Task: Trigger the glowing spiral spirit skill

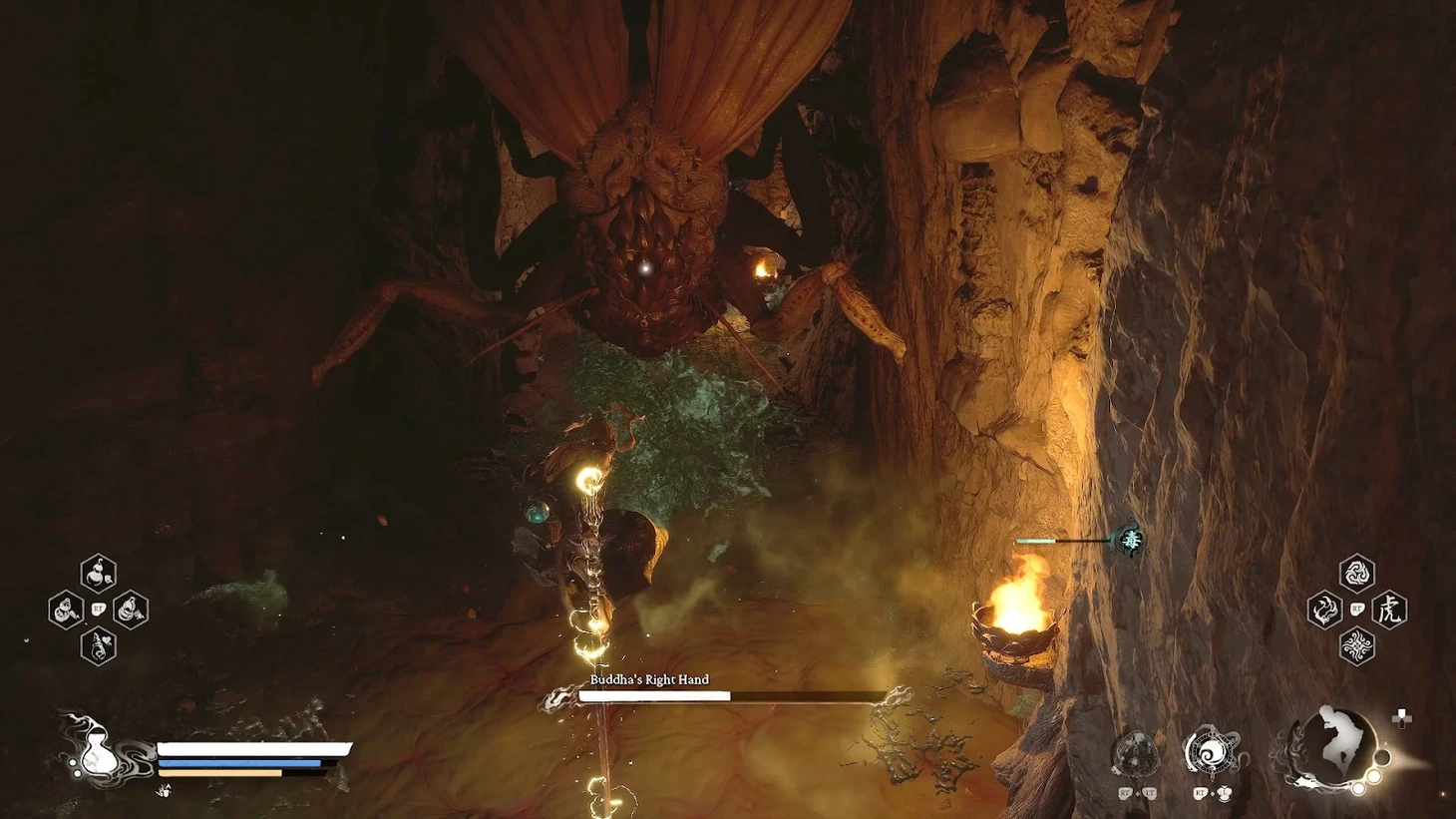Action: pos(1211,753)
